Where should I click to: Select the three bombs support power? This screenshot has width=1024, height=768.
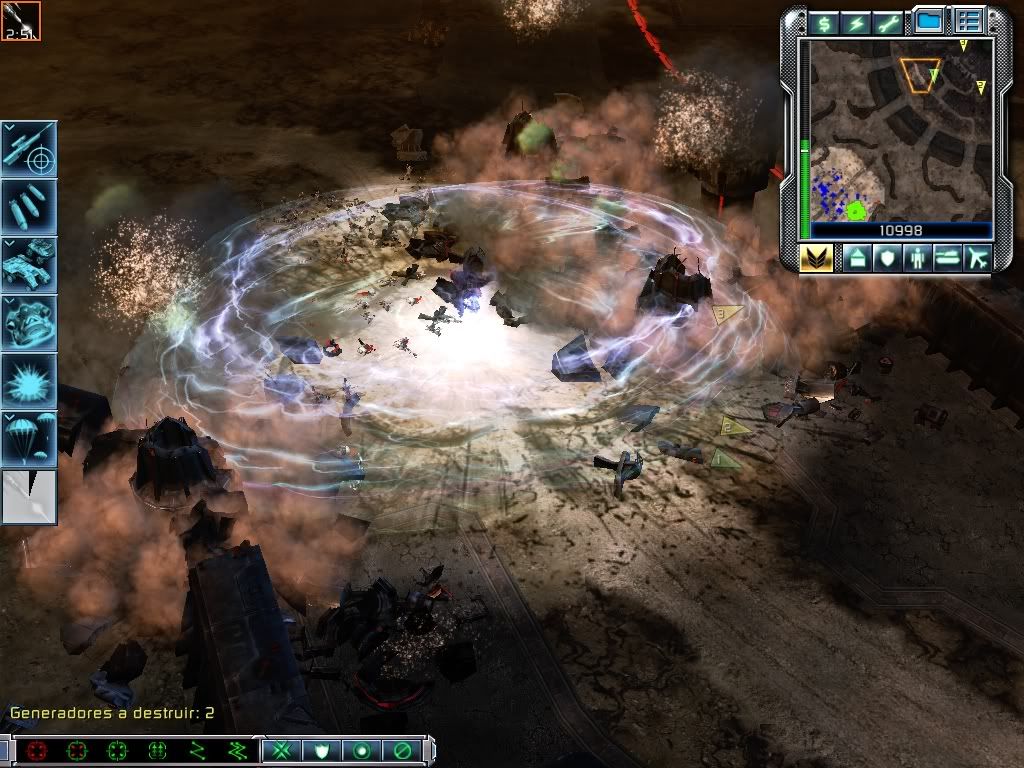(29, 206)
